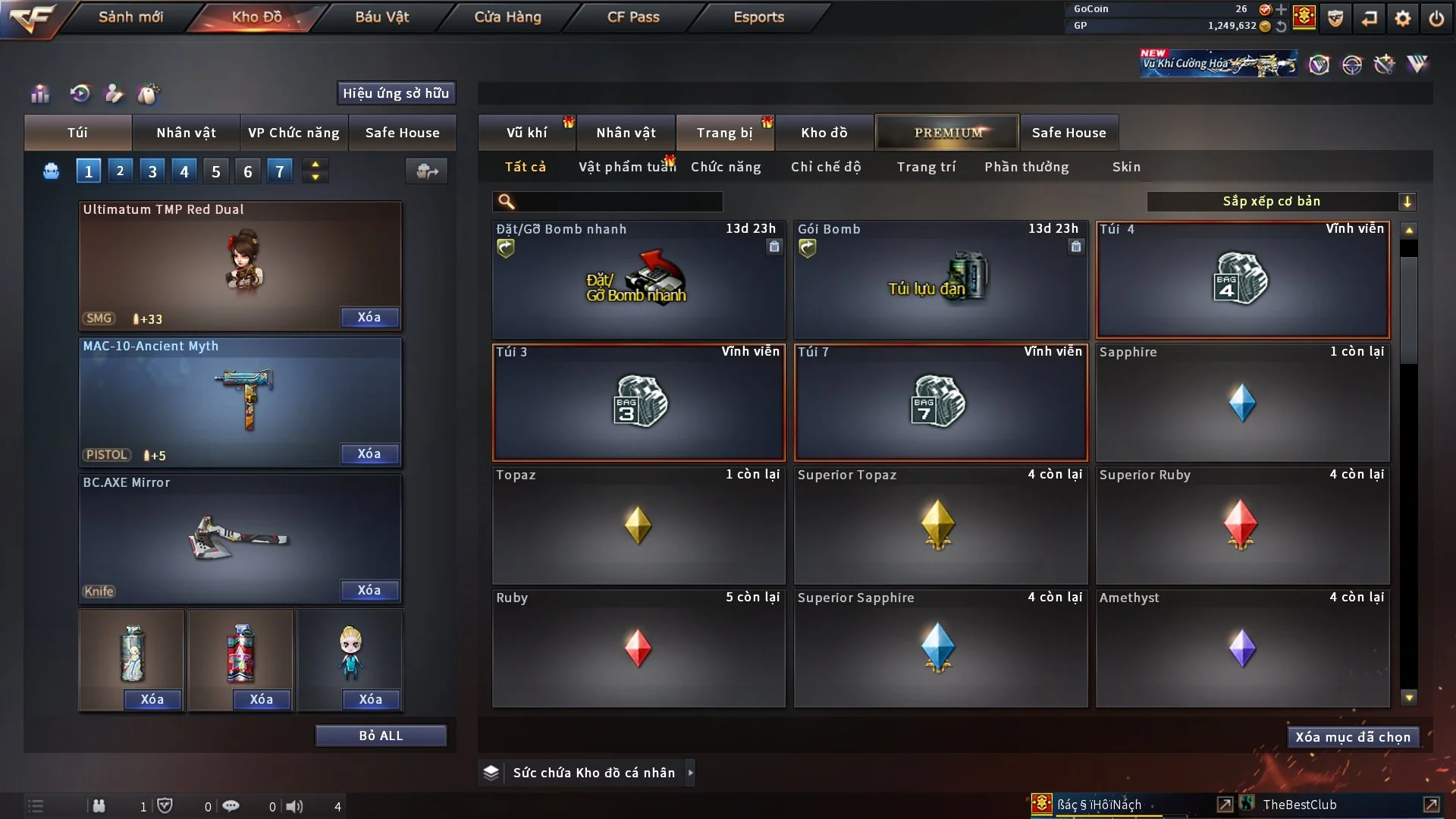This screenshot has height=819, width=1456.
Task: Open the statistics icon above the Túi tab
Action: [39, 94]
